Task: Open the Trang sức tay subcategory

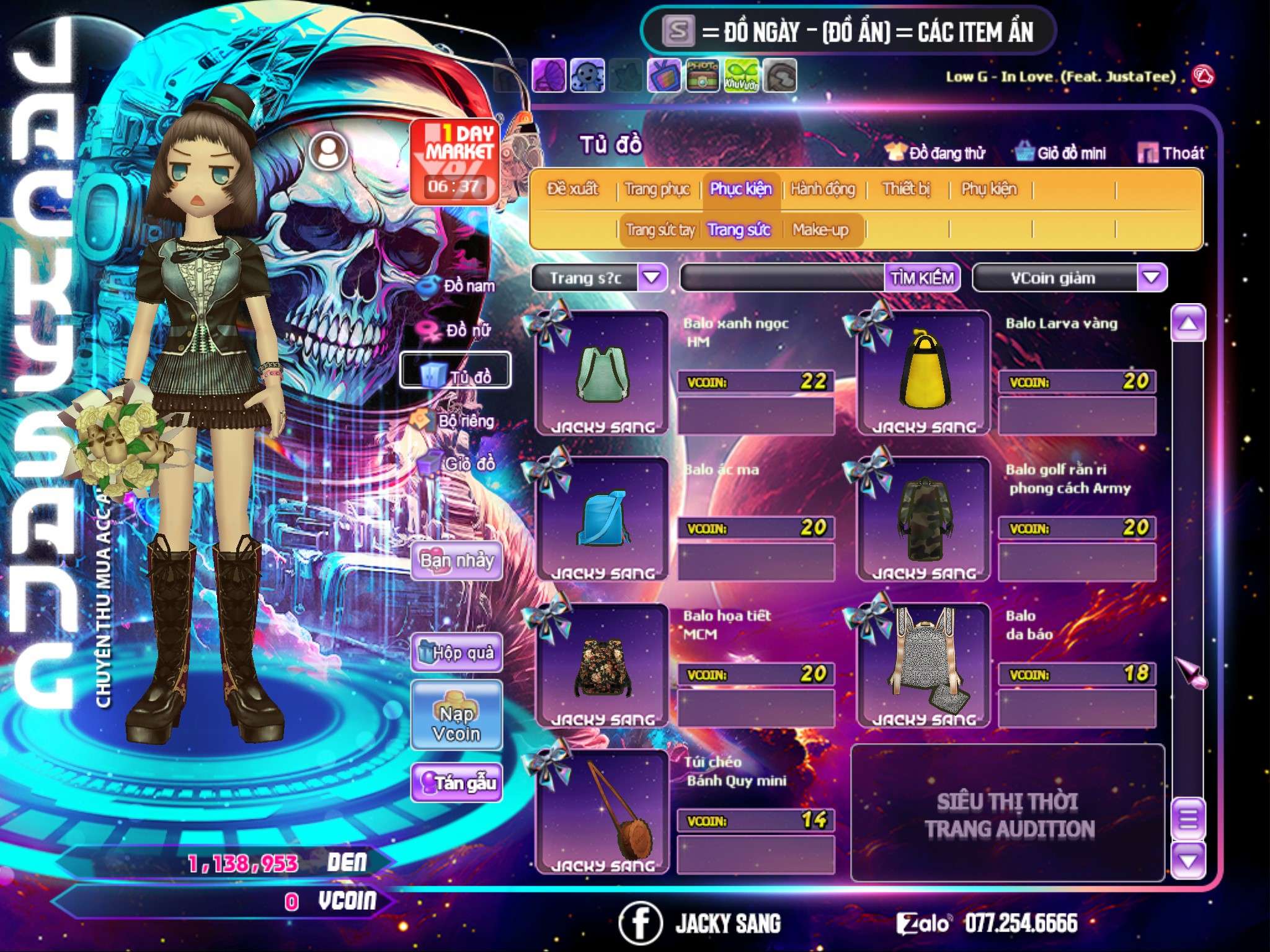Action: click(660, 230)
